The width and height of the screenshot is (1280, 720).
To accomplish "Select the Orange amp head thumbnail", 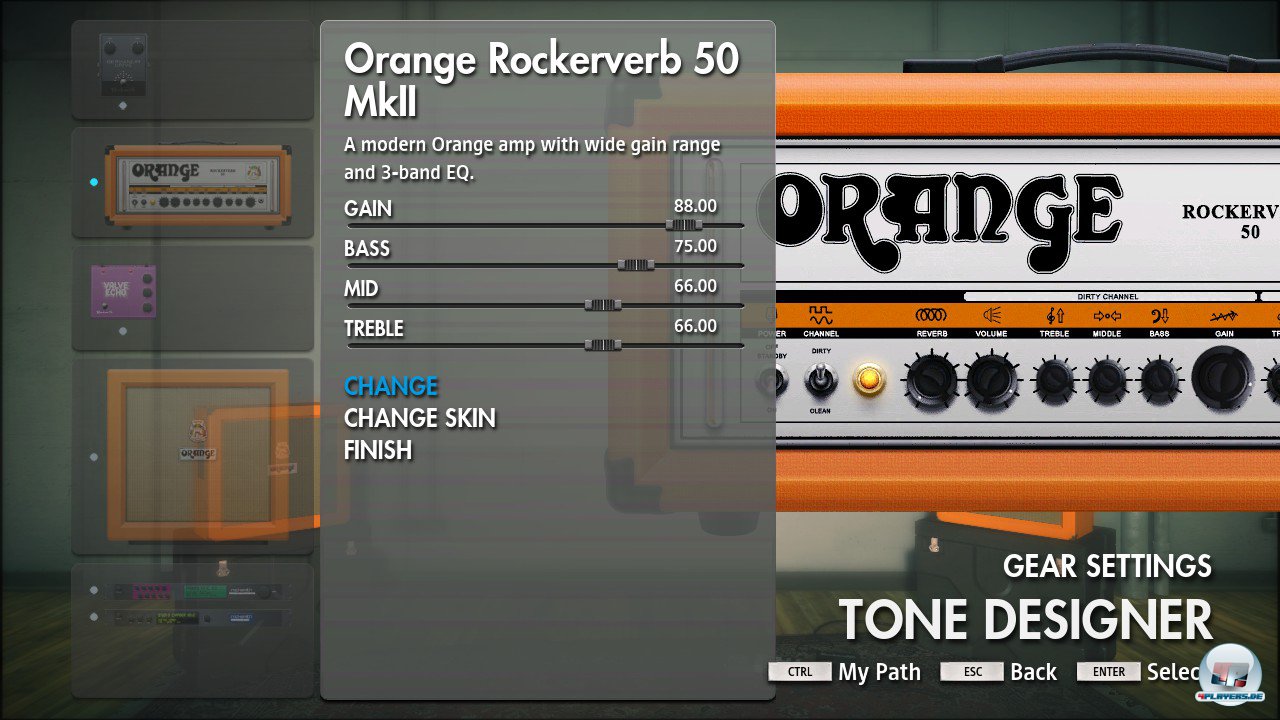I will click(x=193, y=183).
